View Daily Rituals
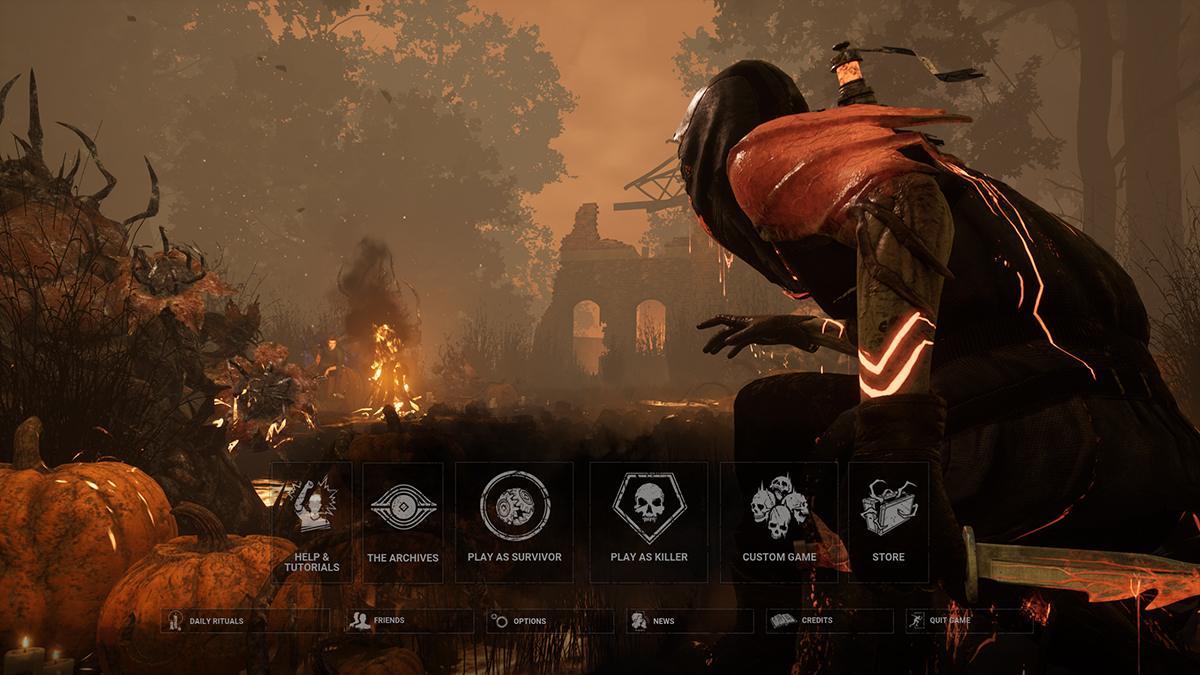Screen dimensions: 1200x675 pyautogui.click(x=245, y=621)
